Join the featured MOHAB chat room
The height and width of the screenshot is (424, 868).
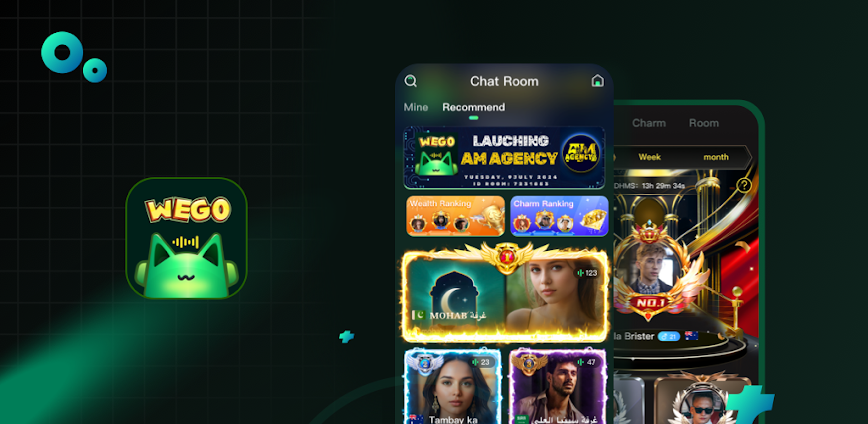tap(504, 294)
